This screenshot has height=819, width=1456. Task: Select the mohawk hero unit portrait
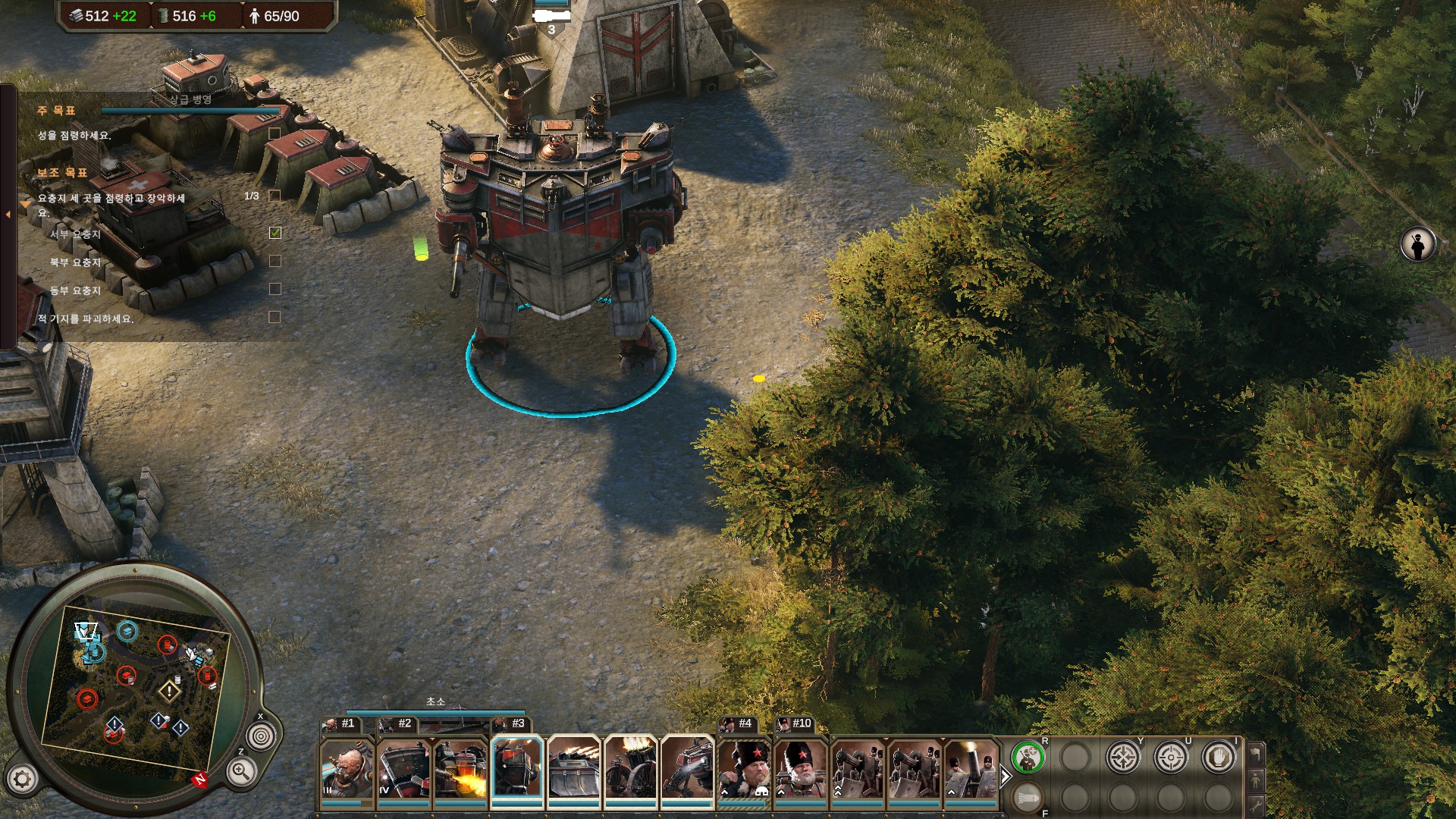tap(346, 770)
